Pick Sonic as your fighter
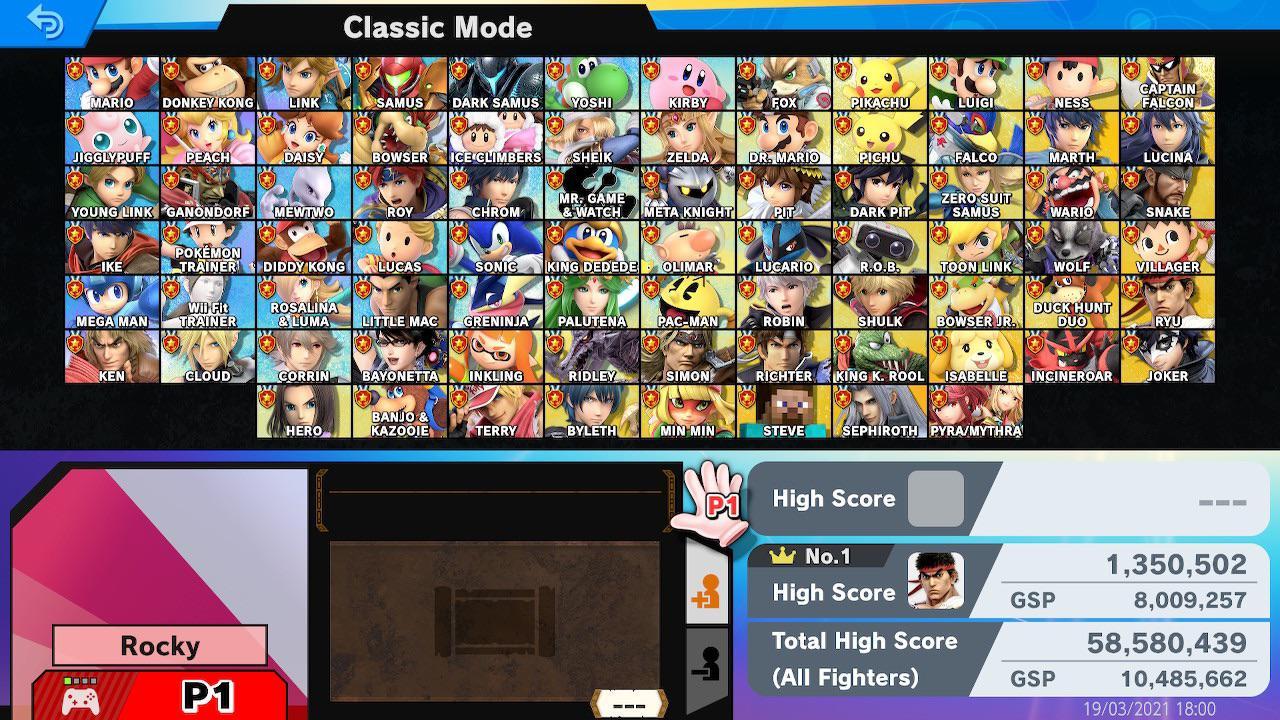Viewport: 1280px width, 720px height. pos(495,244)
